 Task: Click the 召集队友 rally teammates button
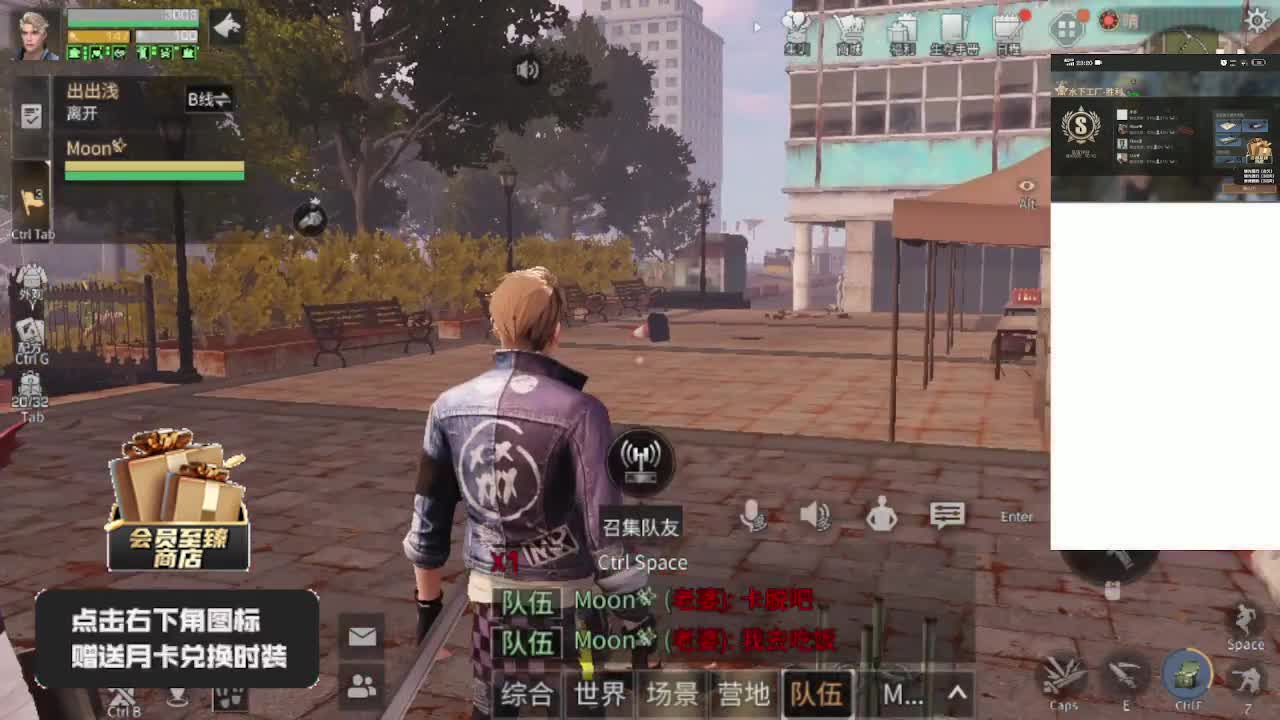[641, 462]
